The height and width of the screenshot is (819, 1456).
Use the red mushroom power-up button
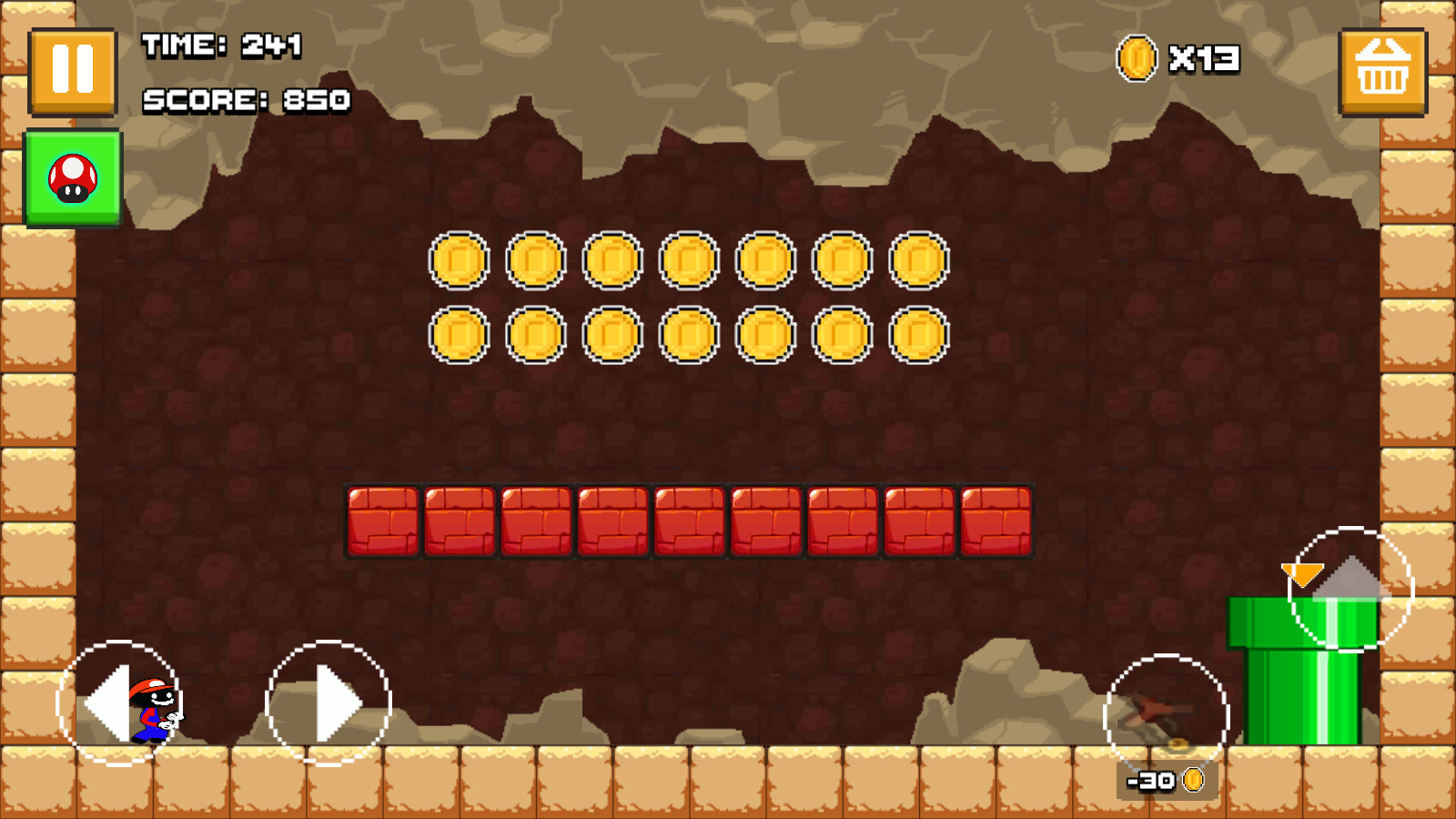(73, 178)
